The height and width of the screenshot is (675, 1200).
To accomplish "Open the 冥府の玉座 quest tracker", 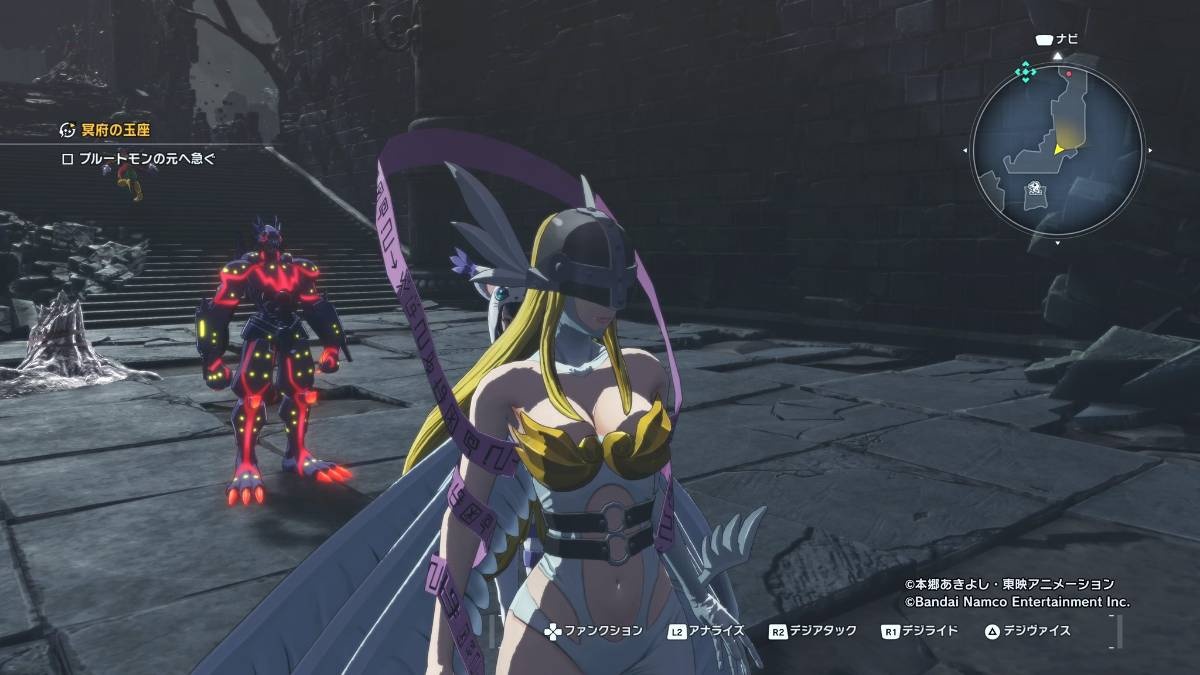I will pos(106,130).
